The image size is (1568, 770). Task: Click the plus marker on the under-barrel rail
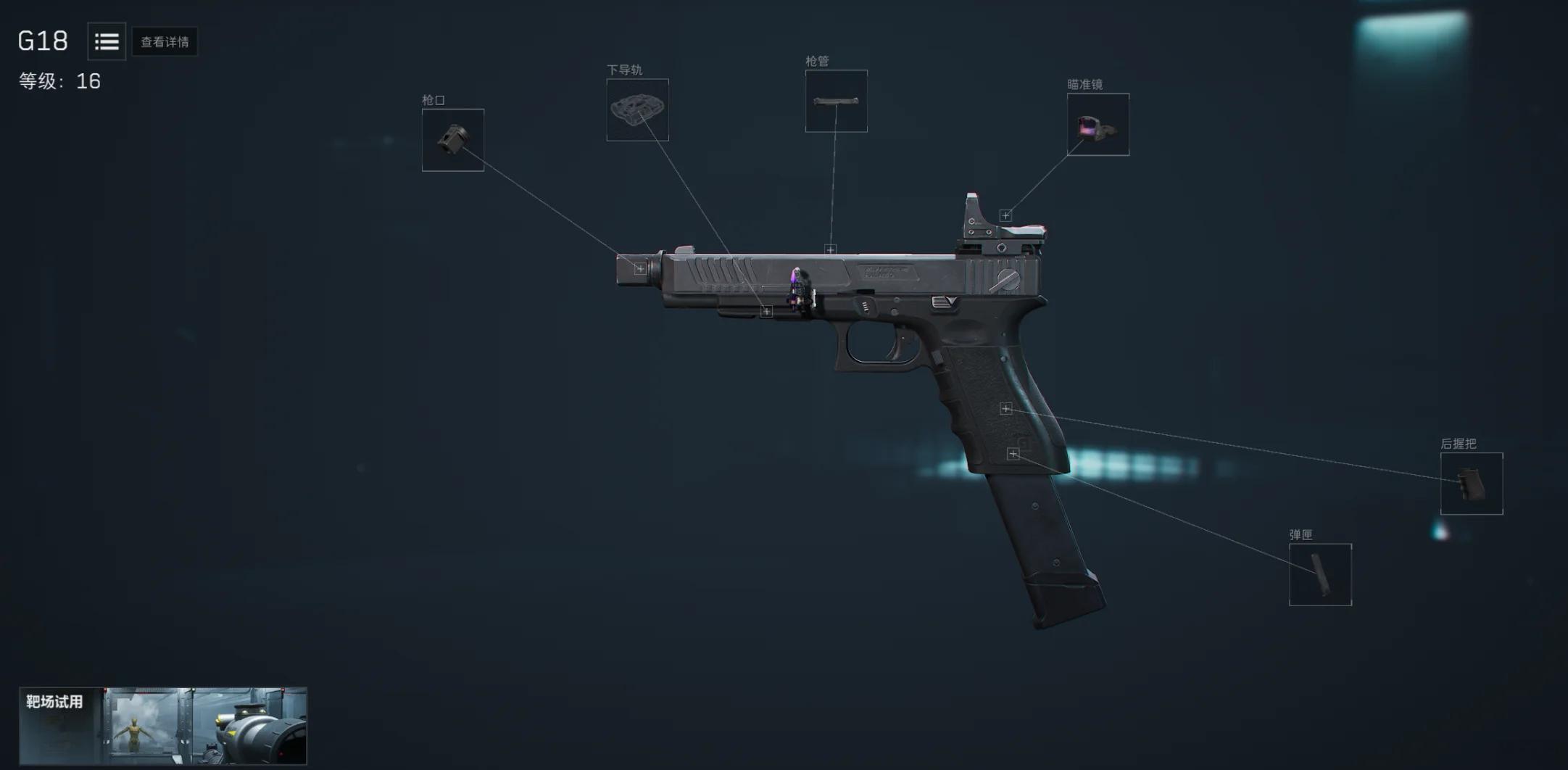point(766,312)
